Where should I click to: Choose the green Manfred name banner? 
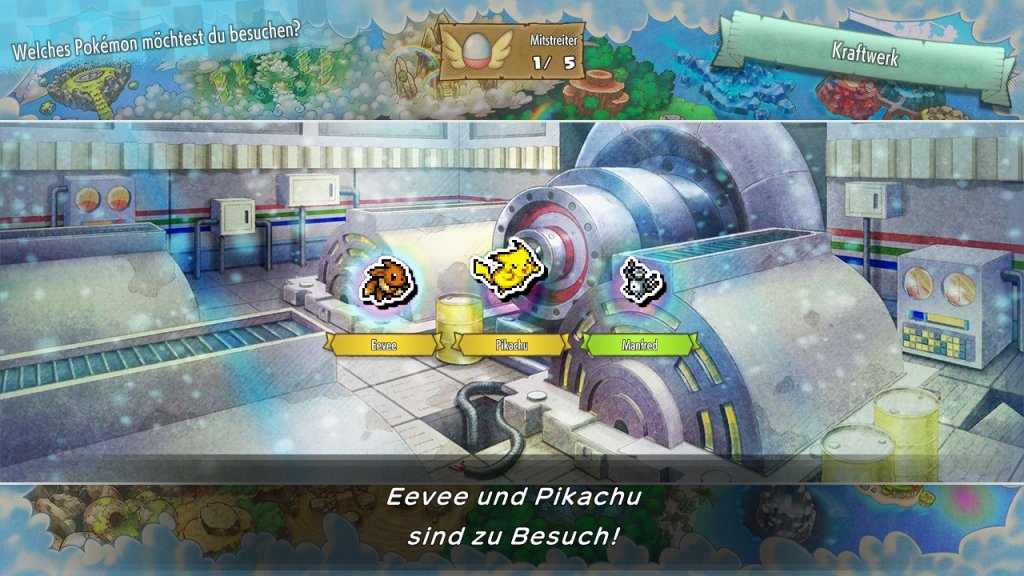click(638, 344)
